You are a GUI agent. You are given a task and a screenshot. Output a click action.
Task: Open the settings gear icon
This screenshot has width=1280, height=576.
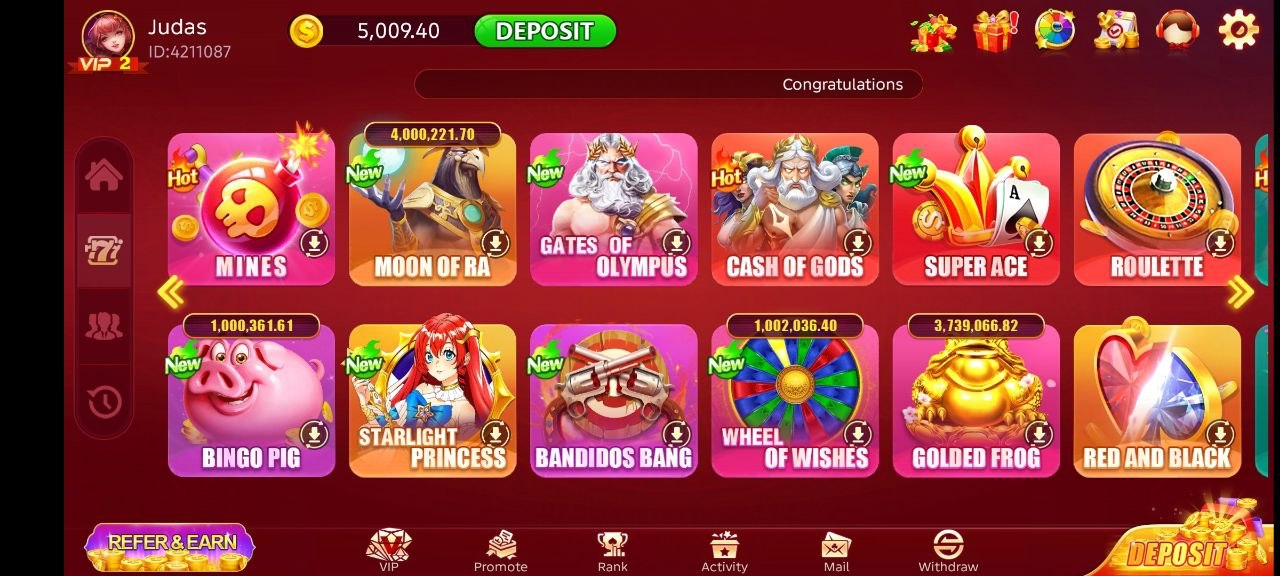point(1238,30)
